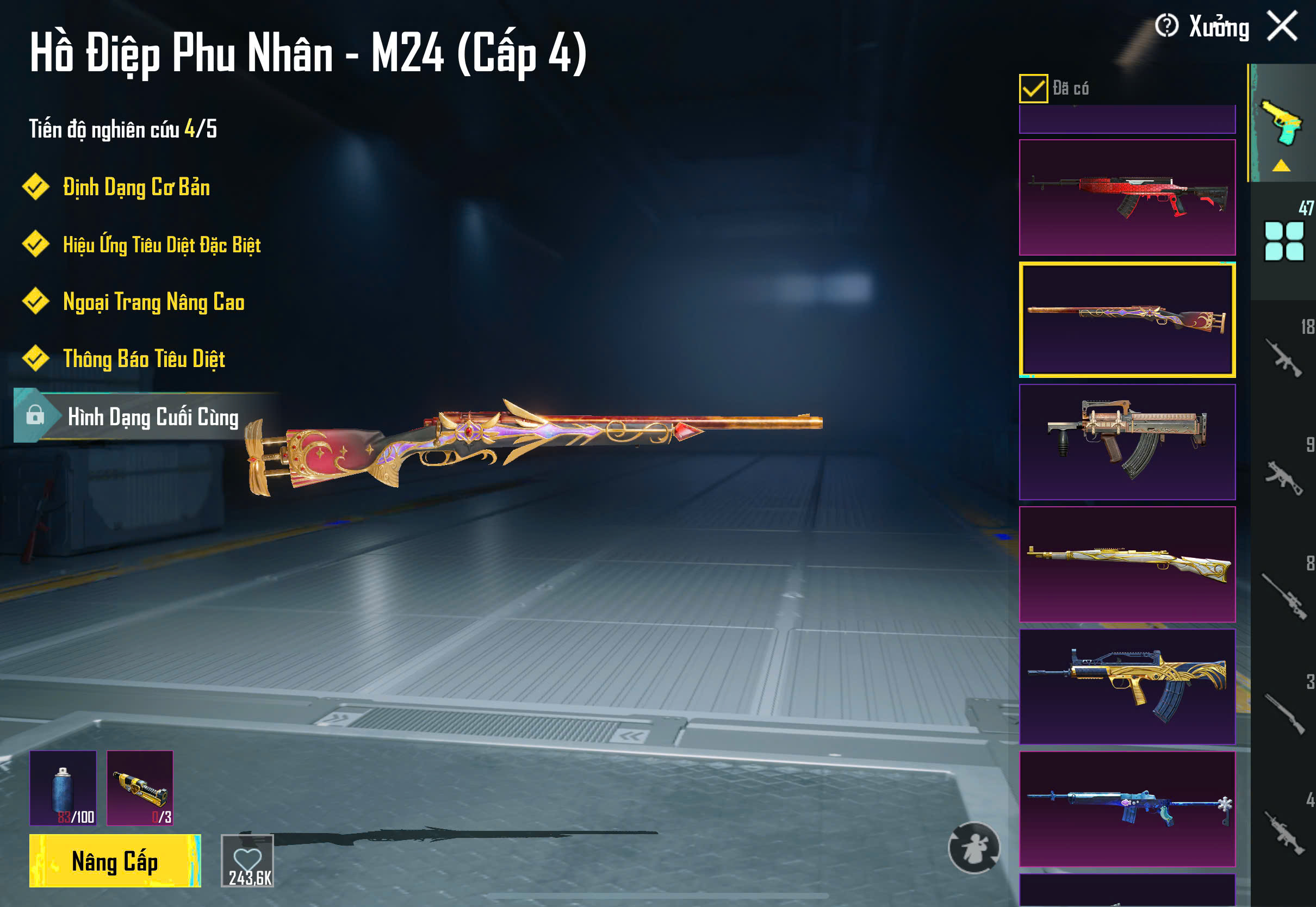The image size is (1316, 907).
Task: Click the Nâng Cấp upgrade button
Action: [x=115, y=860]
